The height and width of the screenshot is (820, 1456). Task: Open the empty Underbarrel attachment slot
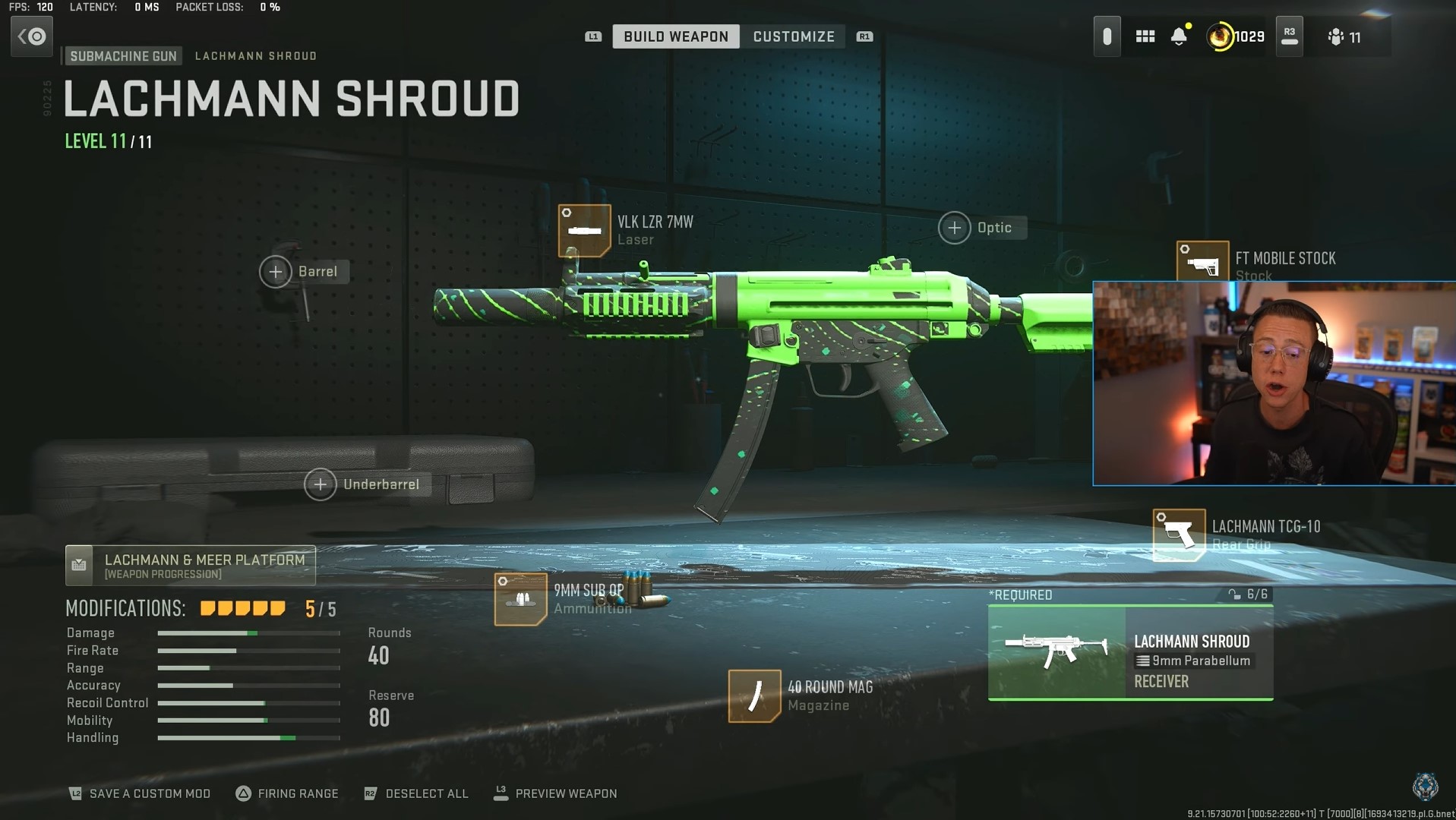click(x=321, y=484)
